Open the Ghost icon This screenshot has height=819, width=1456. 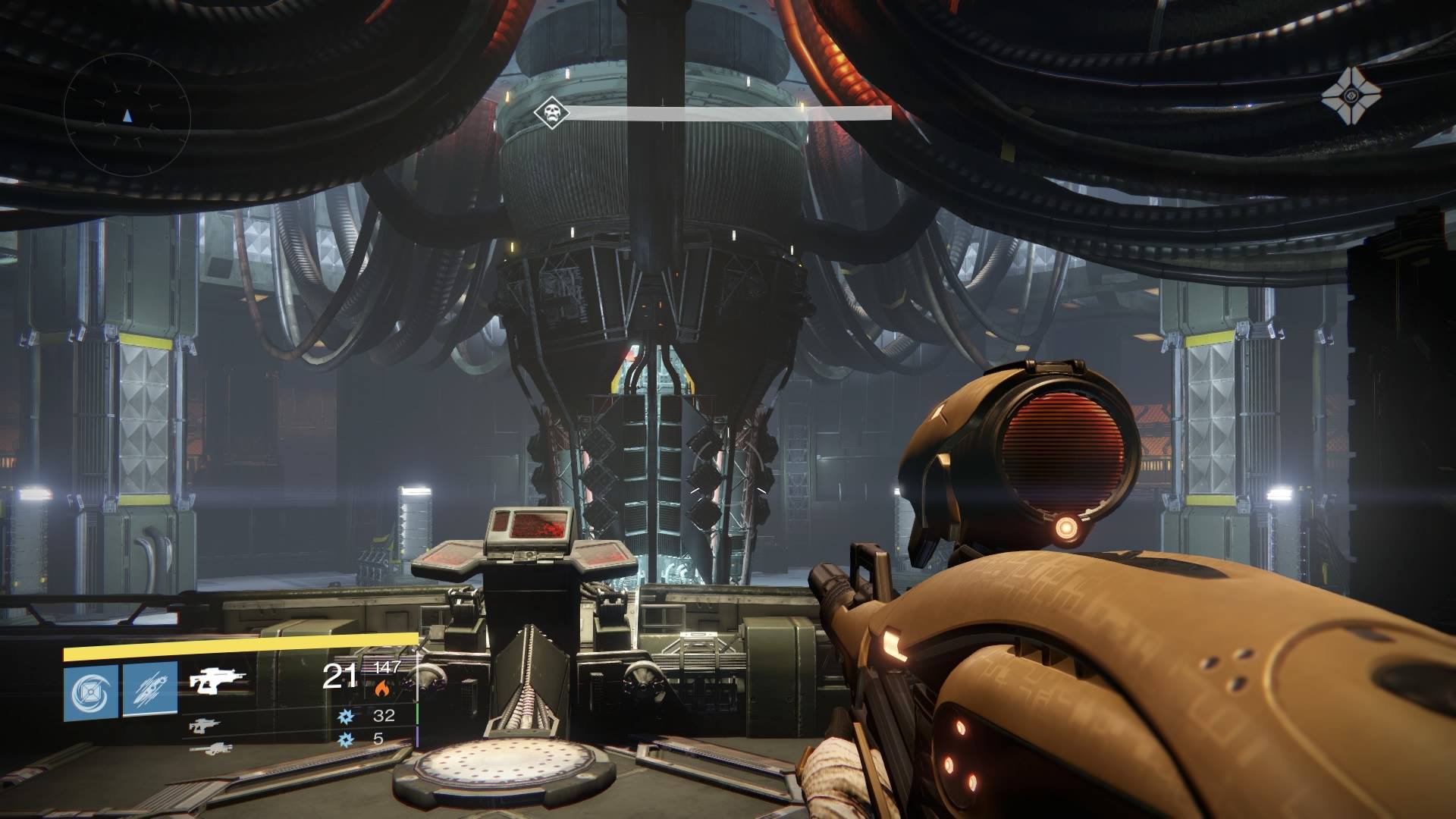point(1351,95)
